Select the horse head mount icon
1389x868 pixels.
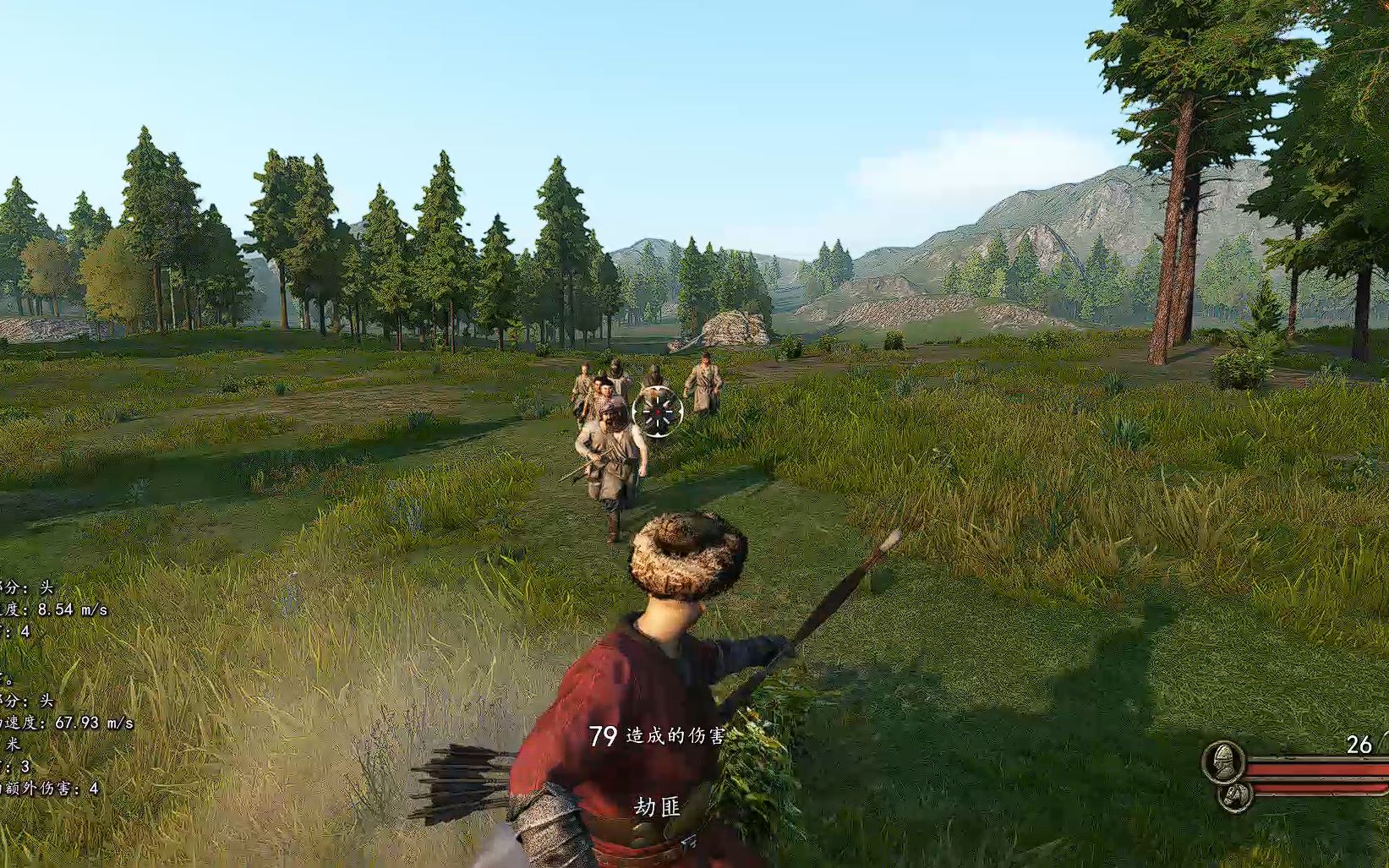click(x=1234, y=795)
